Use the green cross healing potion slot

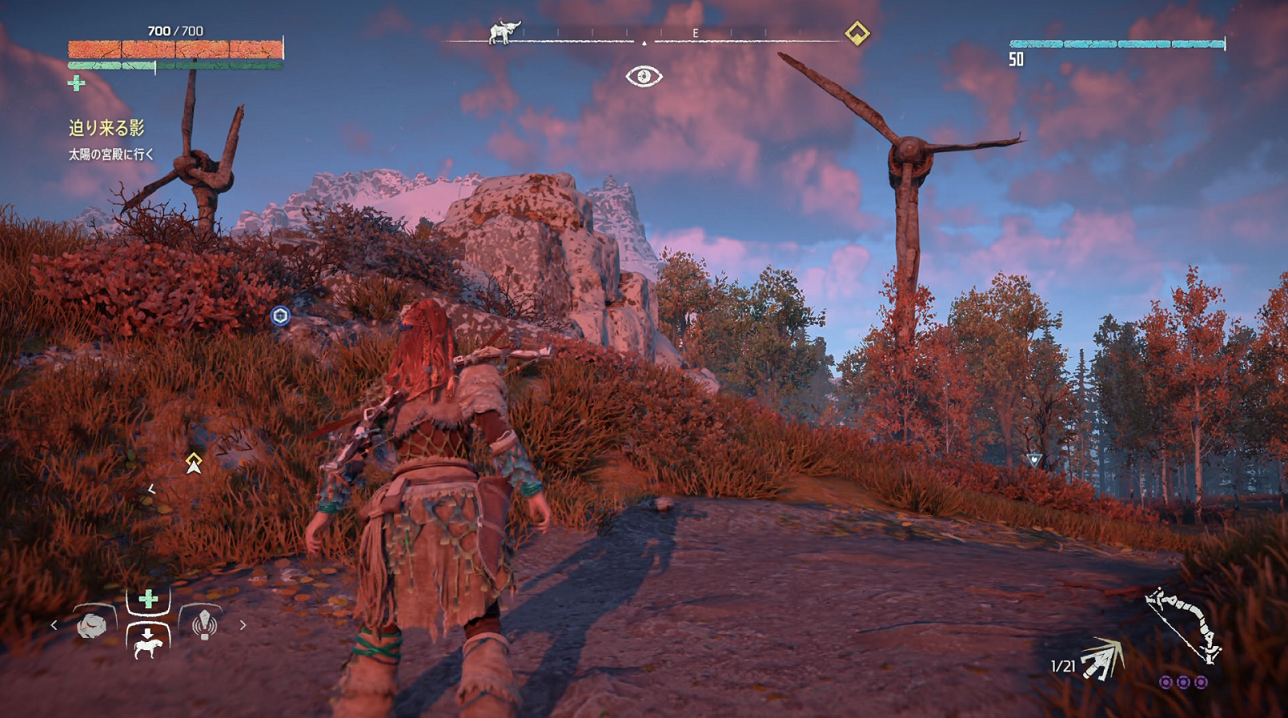tap(148, 599)
